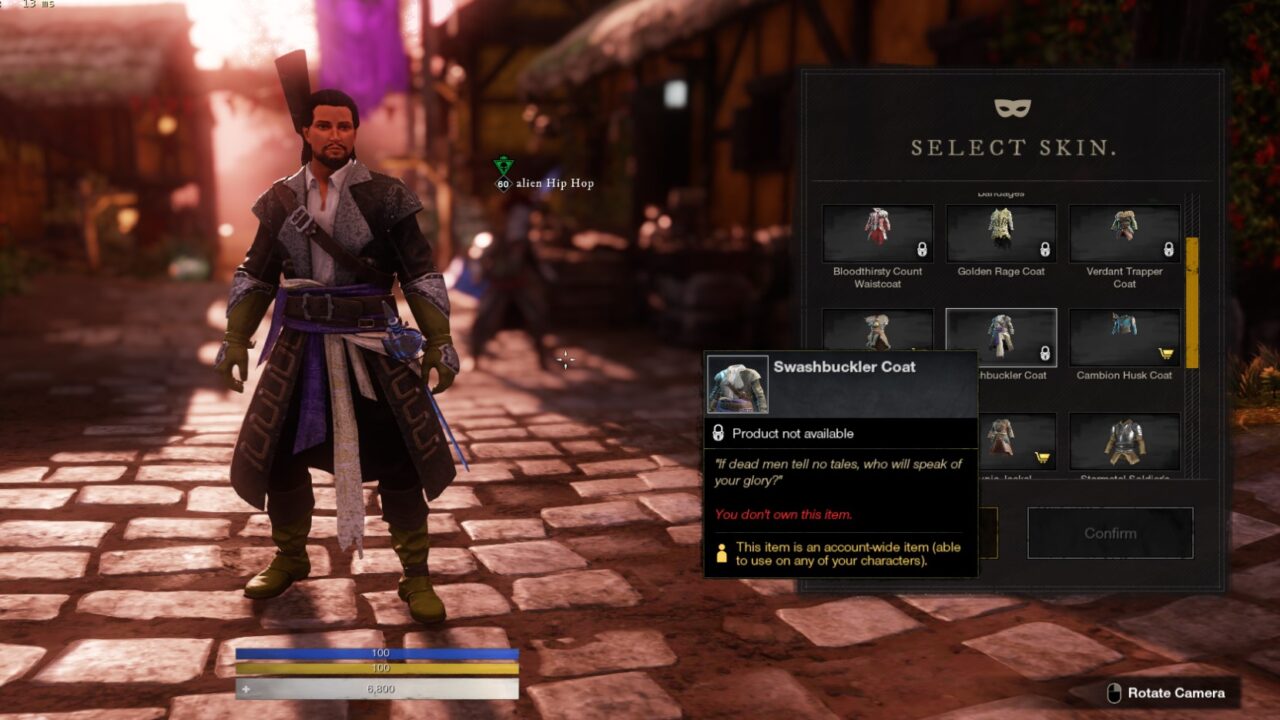Select the Bloodthirsty Count Waistcoat skin
The width and height of the screenshot is (1280, 720).
coord(877,234)
